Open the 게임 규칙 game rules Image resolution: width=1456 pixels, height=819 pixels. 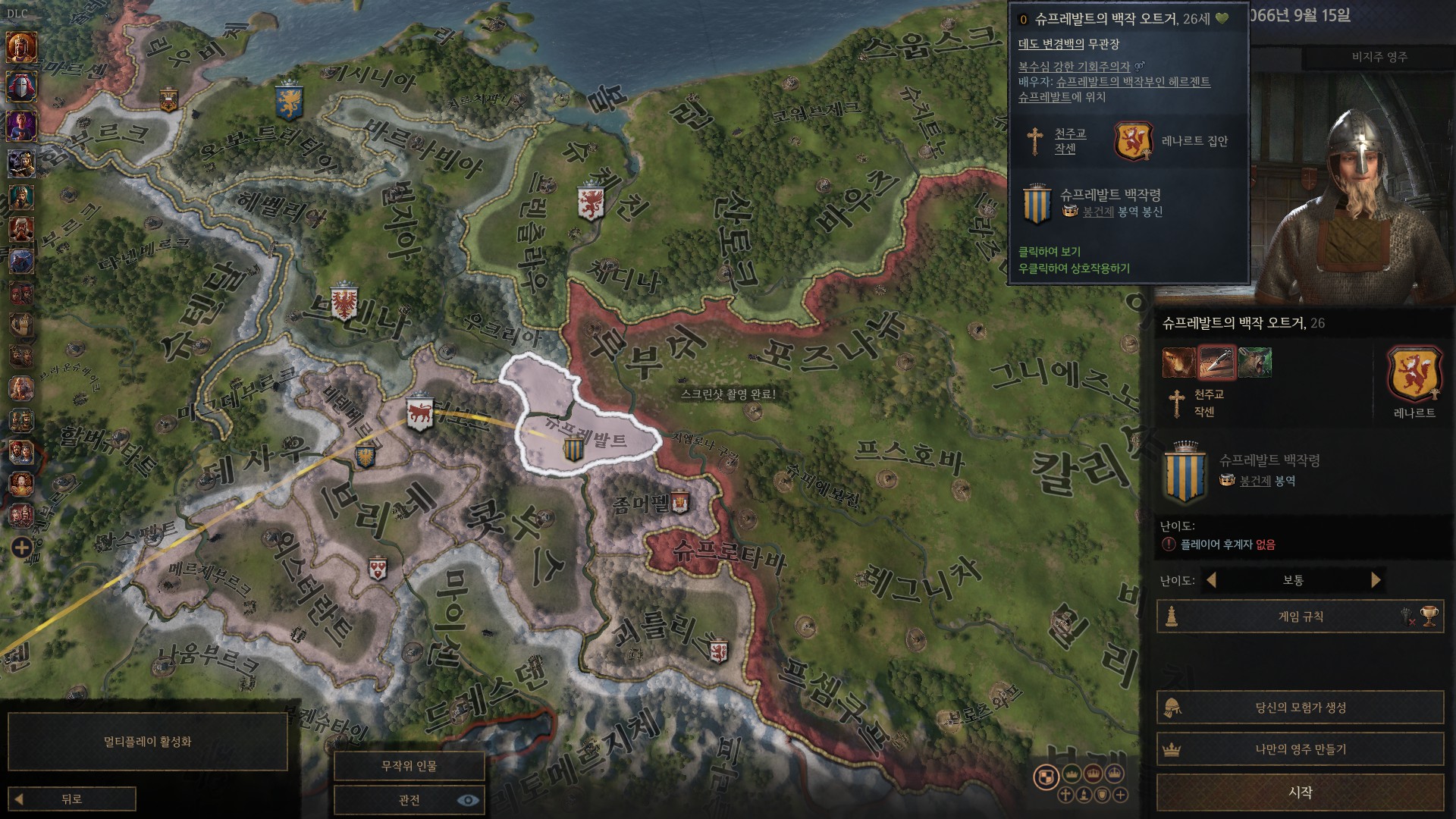click(1300, 617)
